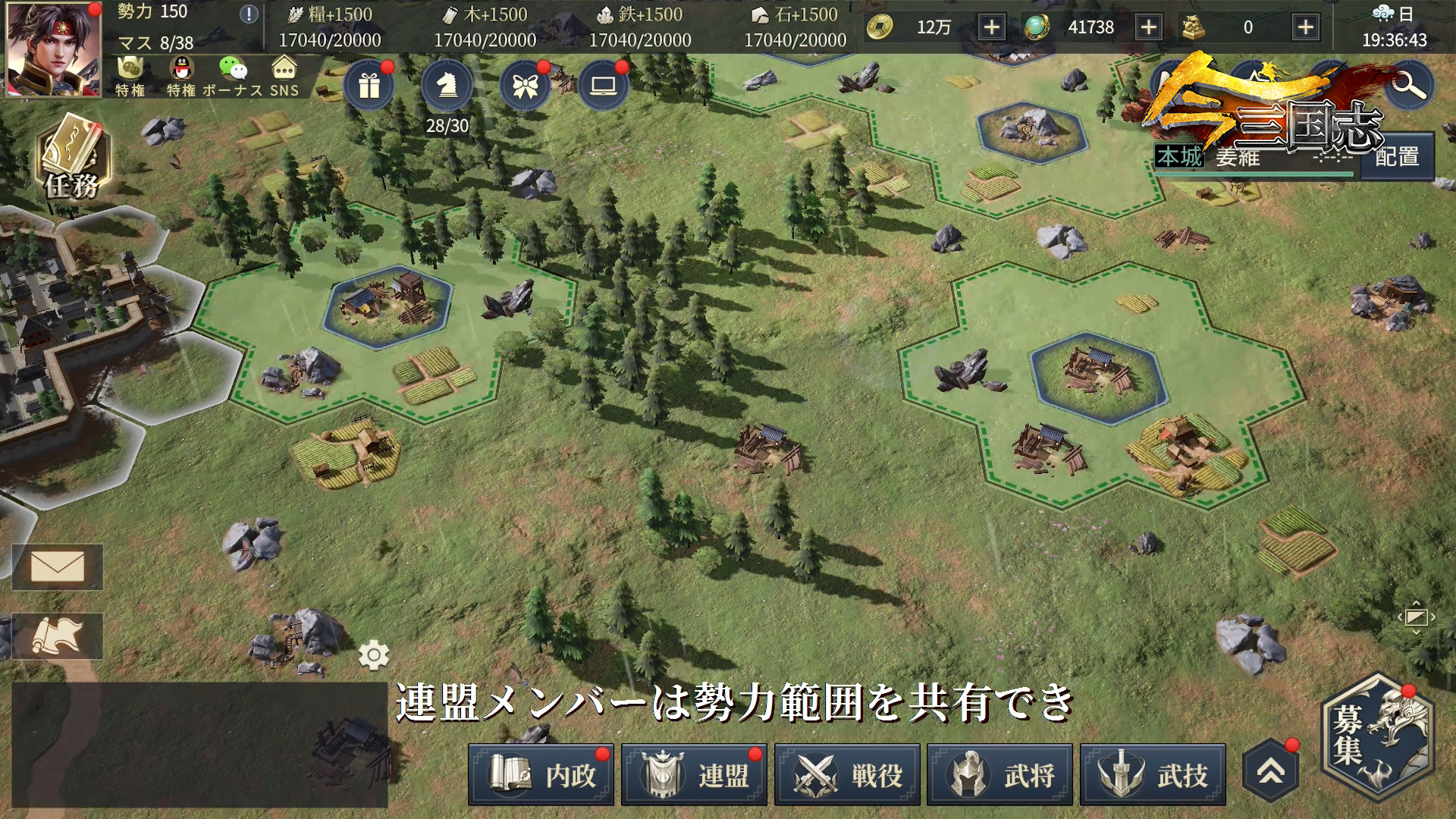Click the monitor screen icon
This screenshot has height=819, width=1456.
604,86
